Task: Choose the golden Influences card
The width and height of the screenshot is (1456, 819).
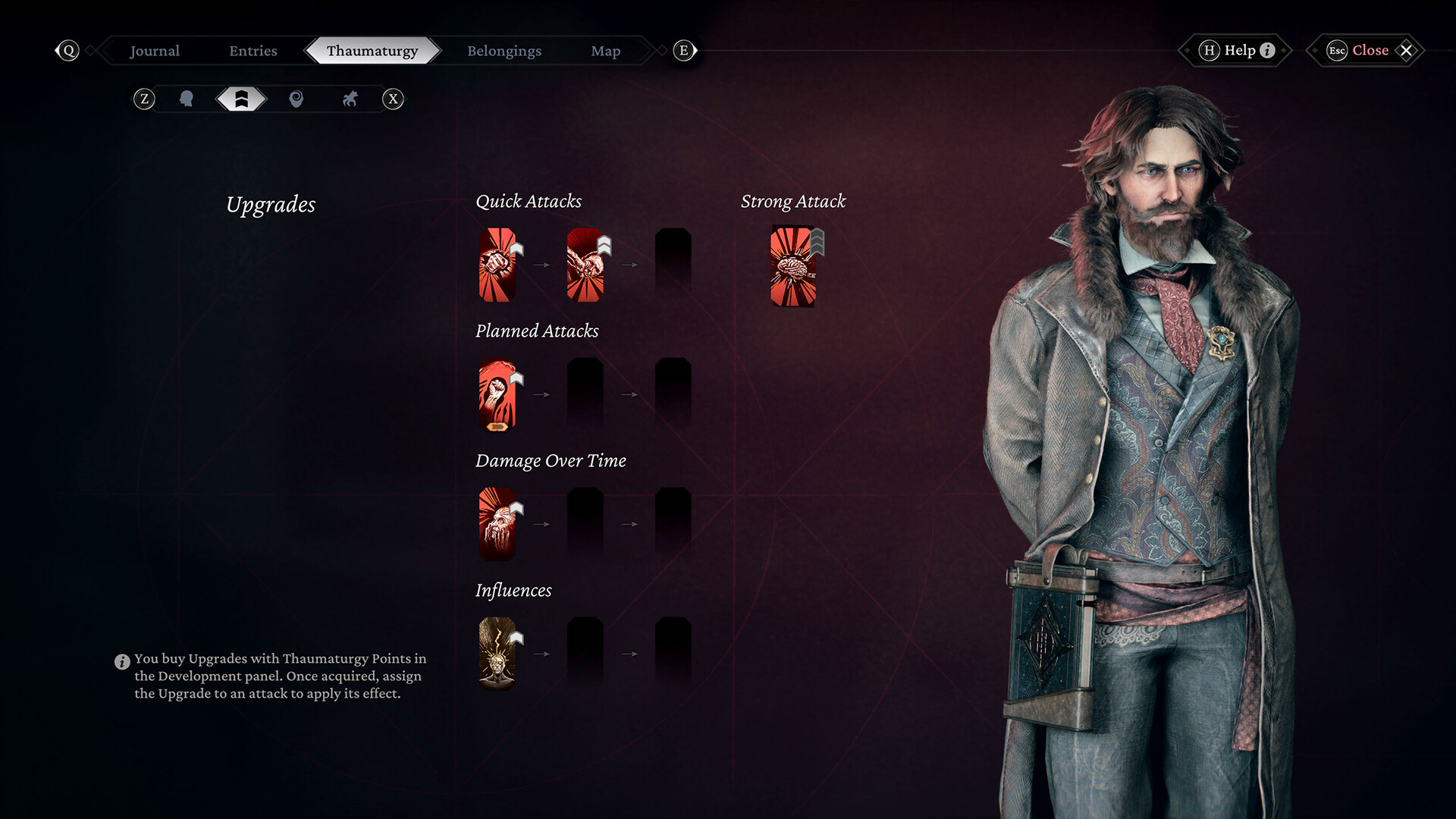Action: coord(497,653)
